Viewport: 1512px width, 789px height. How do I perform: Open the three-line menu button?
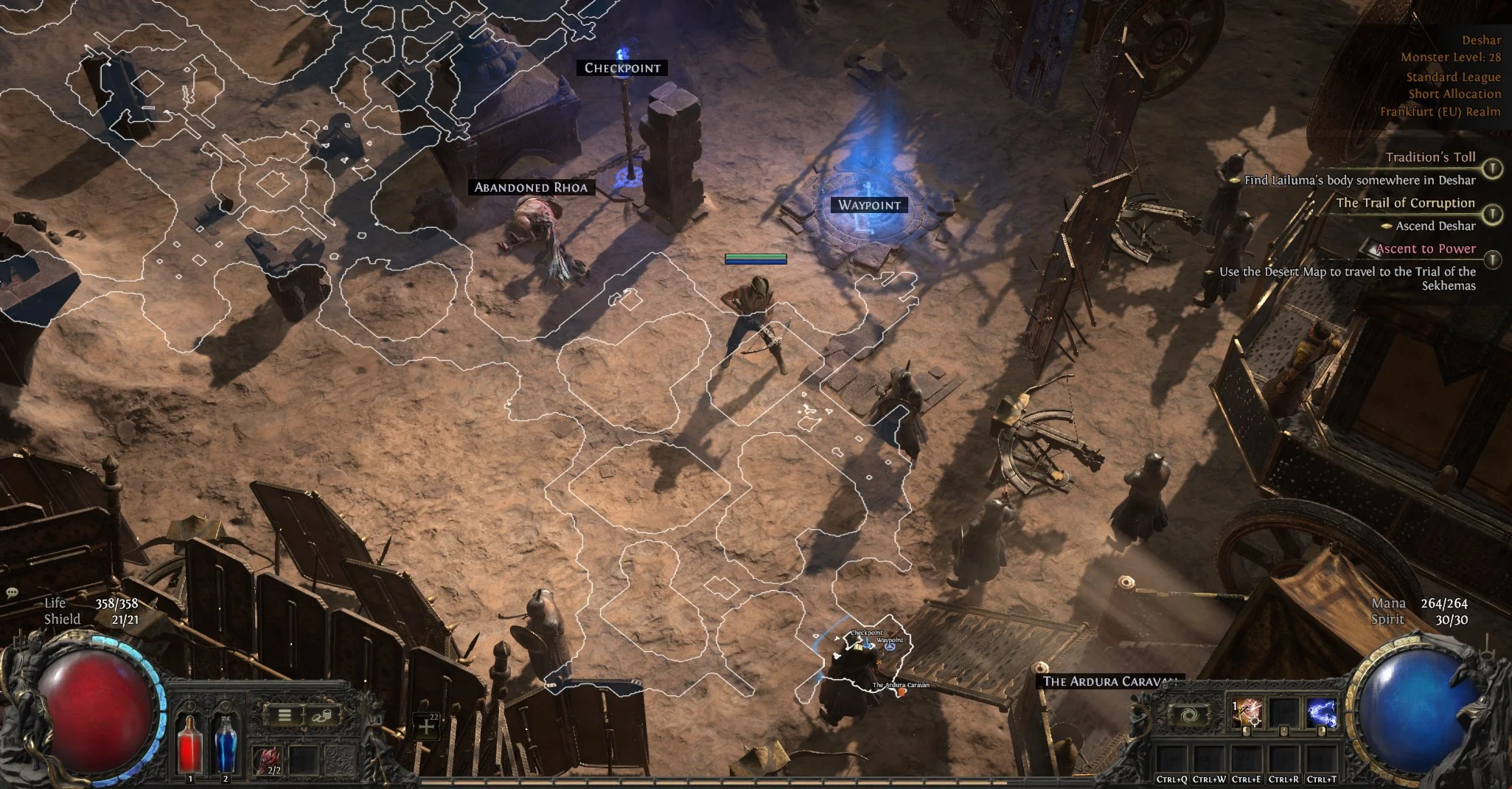[x=285, y=715]
